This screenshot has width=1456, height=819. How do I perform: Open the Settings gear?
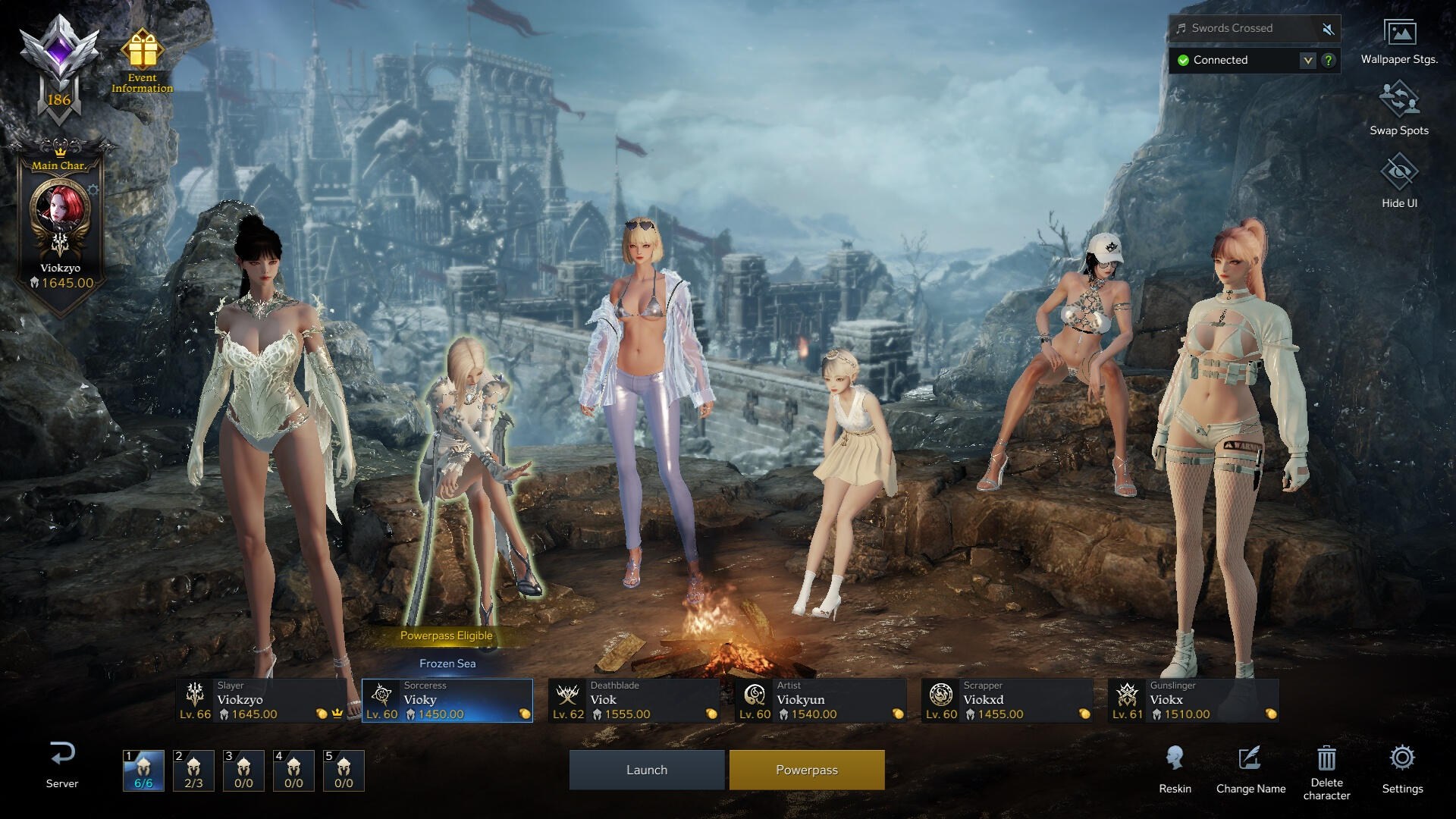1402,758
